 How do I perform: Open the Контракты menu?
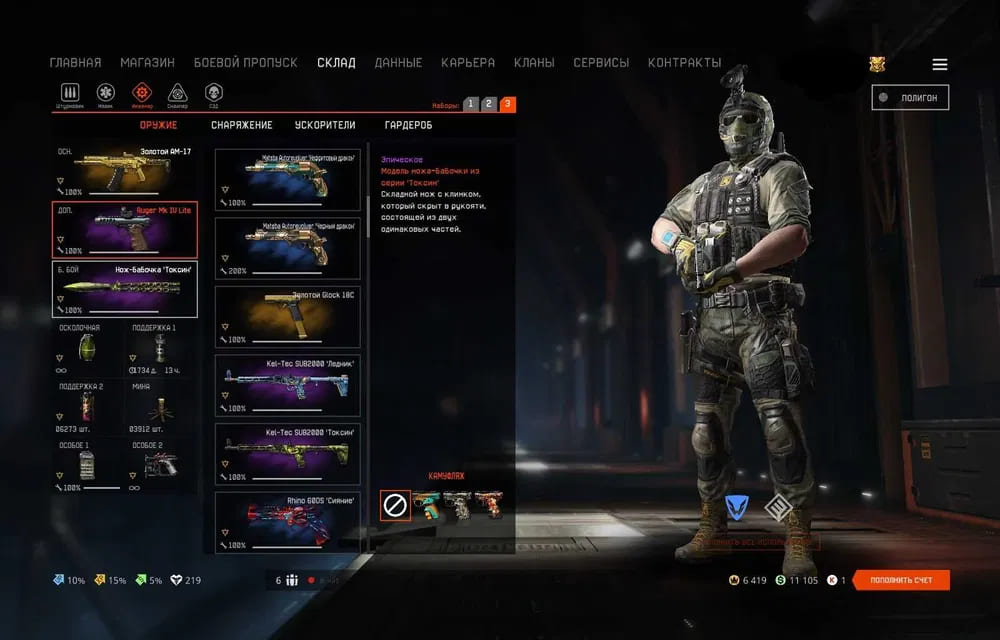684,63
